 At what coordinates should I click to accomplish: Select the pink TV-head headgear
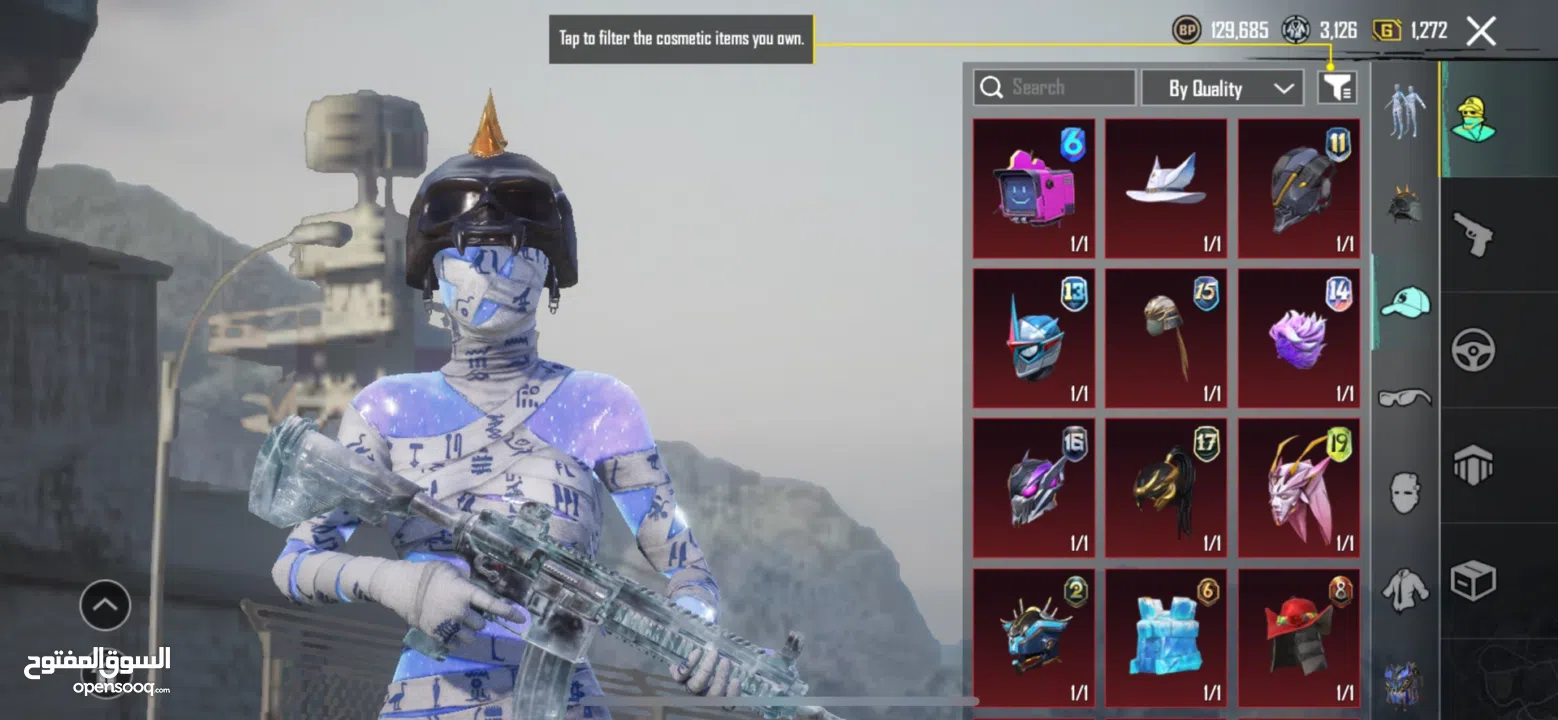click(1033, 189)
